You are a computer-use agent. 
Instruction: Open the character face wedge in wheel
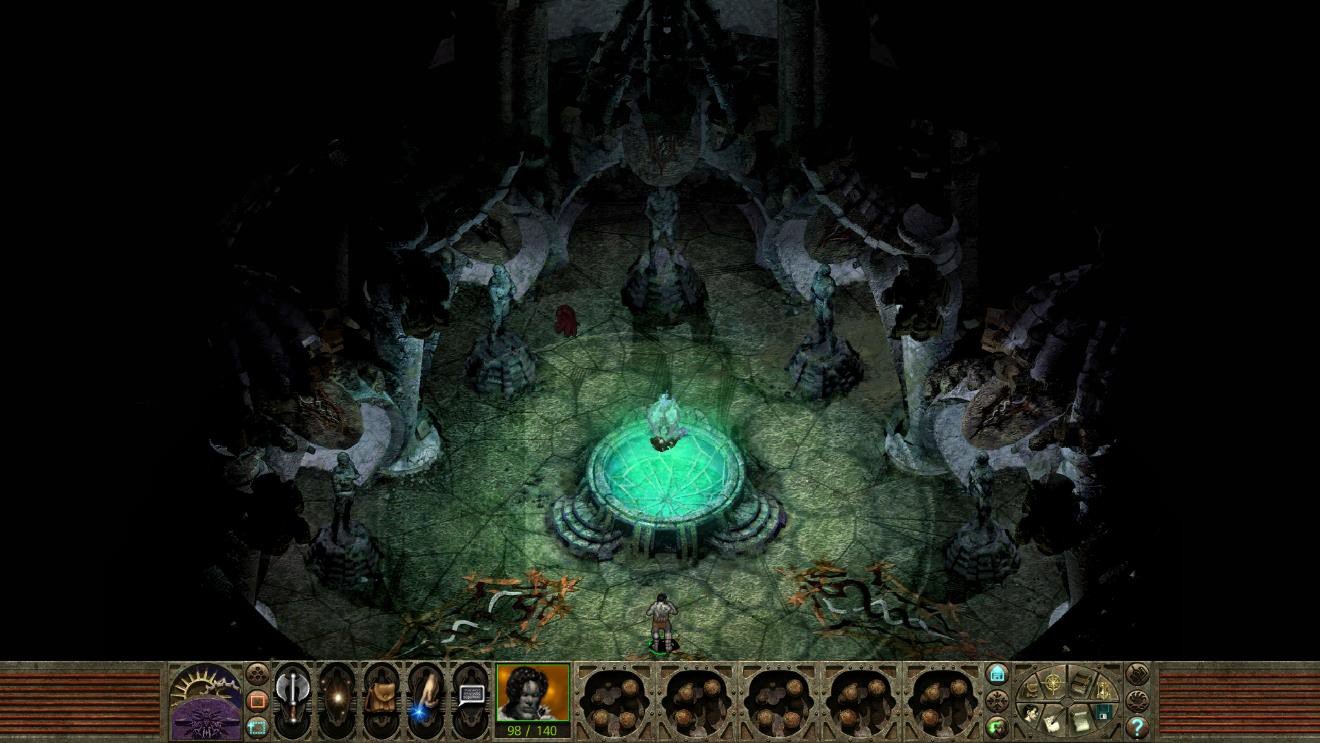(x=1031, y=711)
